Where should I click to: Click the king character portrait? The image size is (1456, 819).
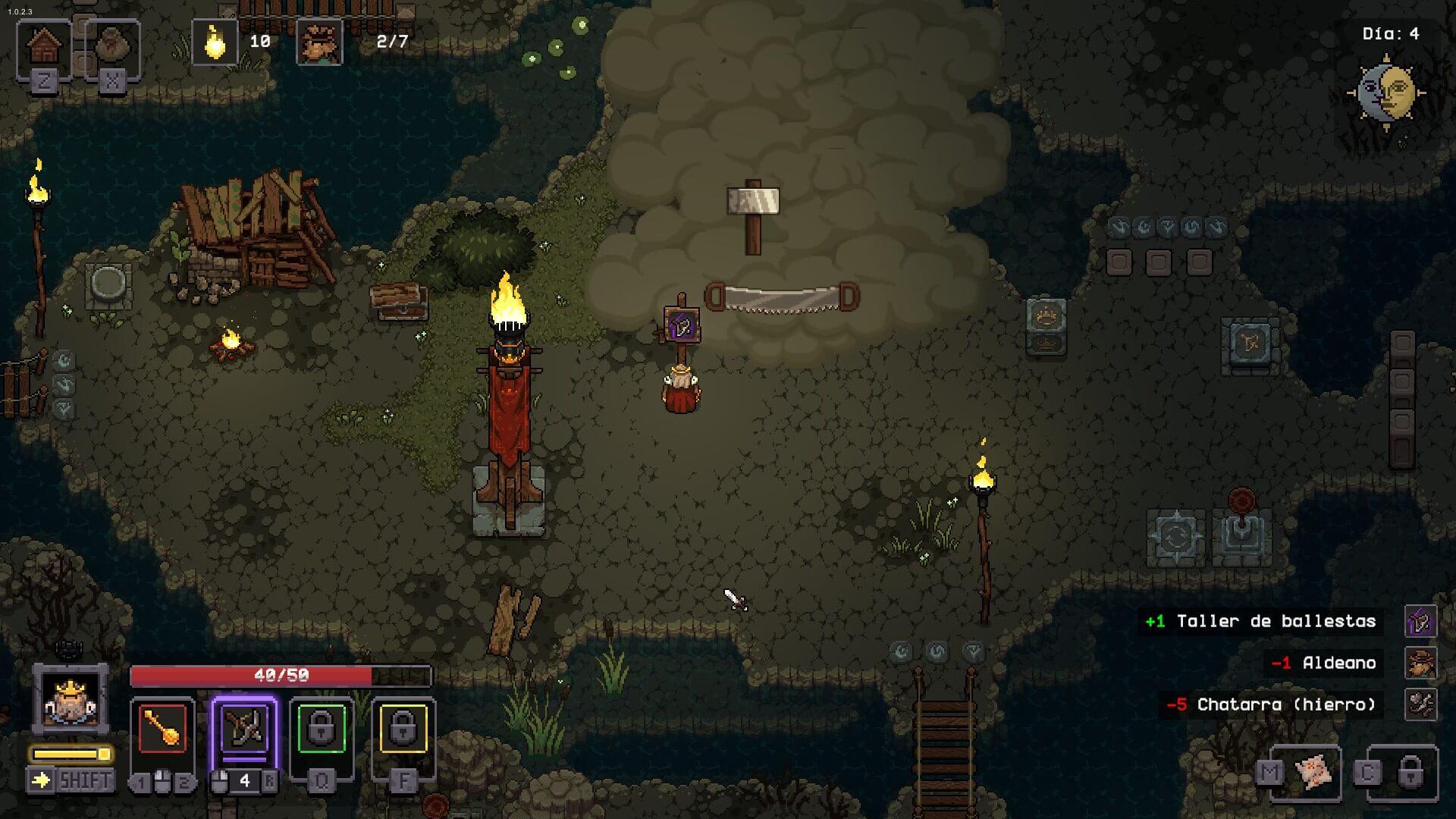click(x=71, y=698)
